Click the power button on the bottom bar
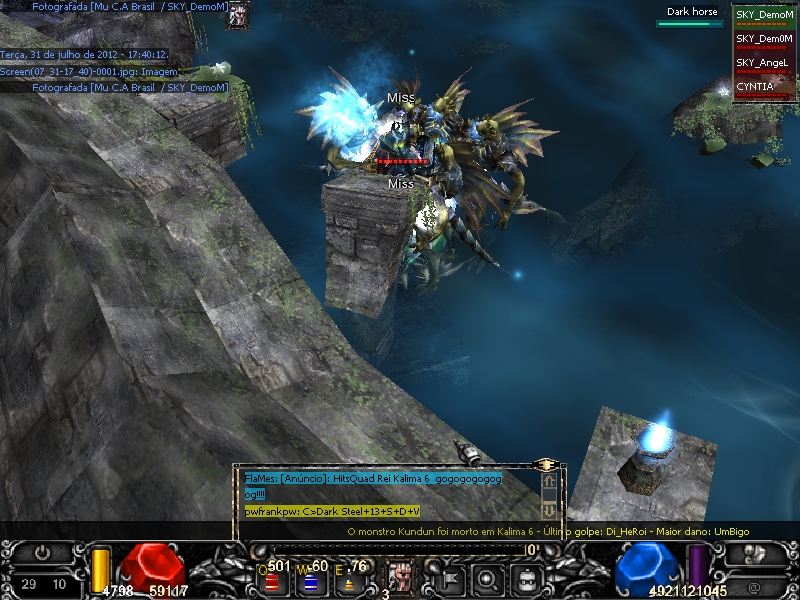The image size is (800, 600). (x=43, y=552)
